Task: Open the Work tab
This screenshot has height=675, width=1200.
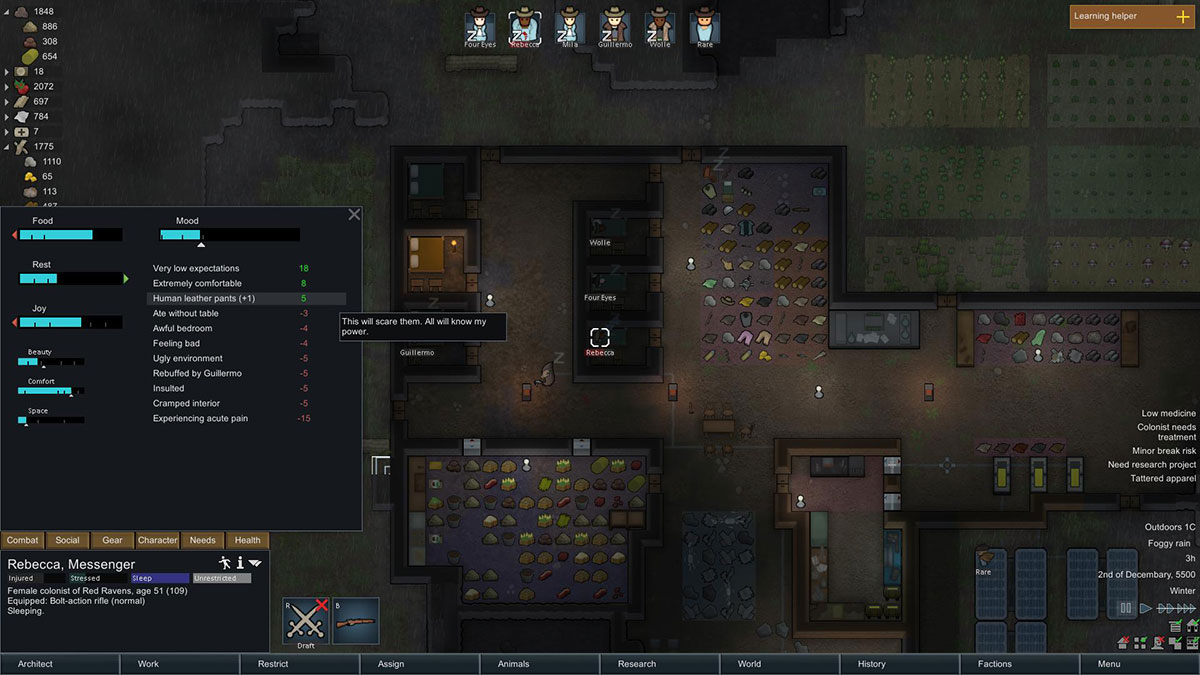Action: tap(148, 664)
